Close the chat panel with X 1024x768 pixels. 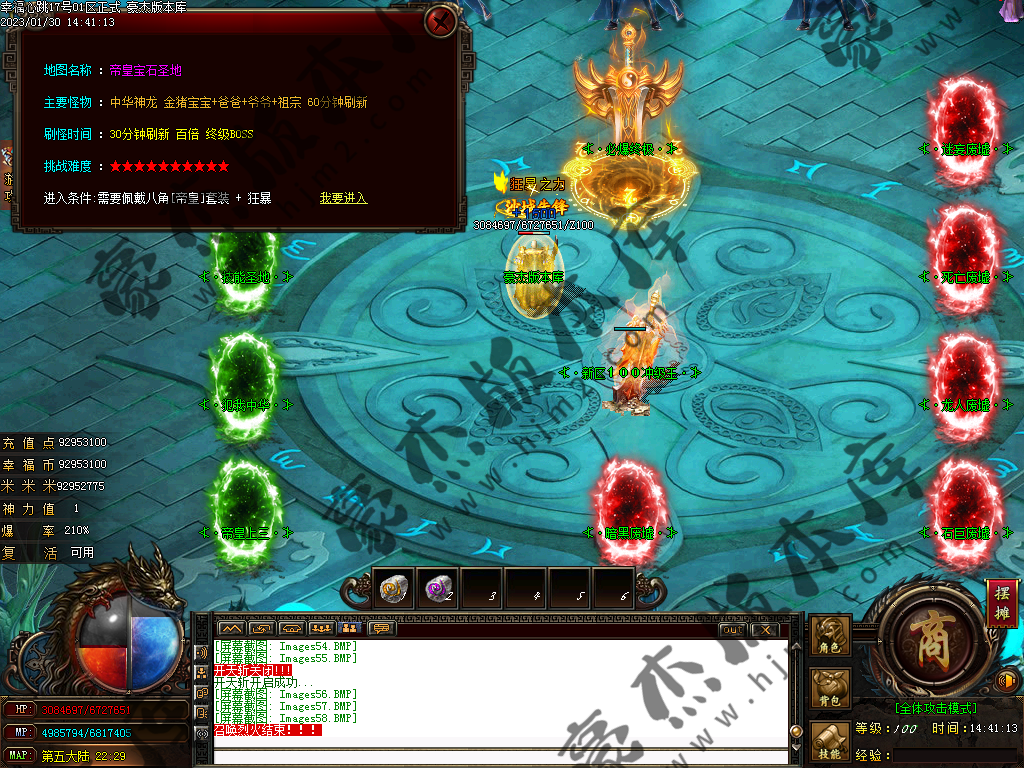pyautogui.click(x=765, y=629)
